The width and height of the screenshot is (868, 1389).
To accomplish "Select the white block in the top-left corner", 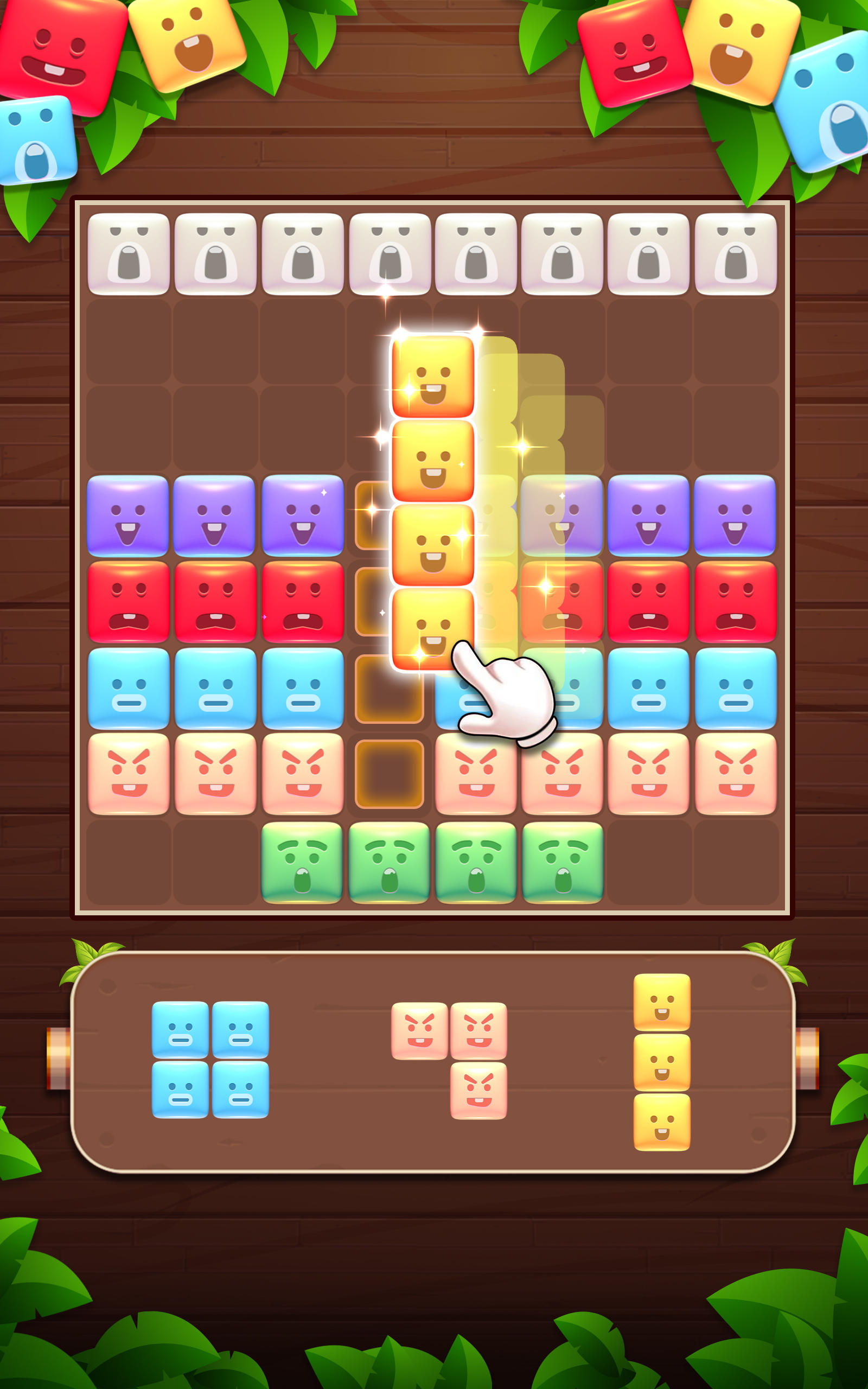I will [130, 254].
